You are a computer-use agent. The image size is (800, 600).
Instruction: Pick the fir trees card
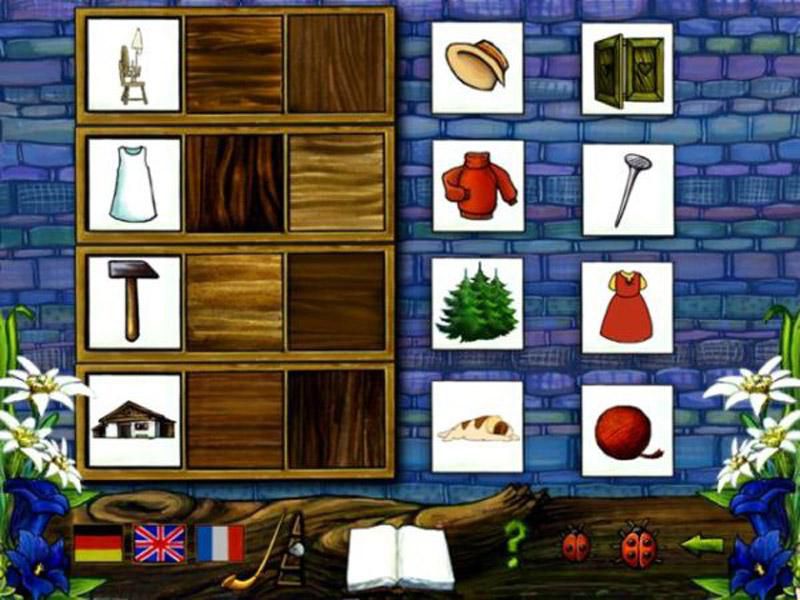(x=477, y=304)
